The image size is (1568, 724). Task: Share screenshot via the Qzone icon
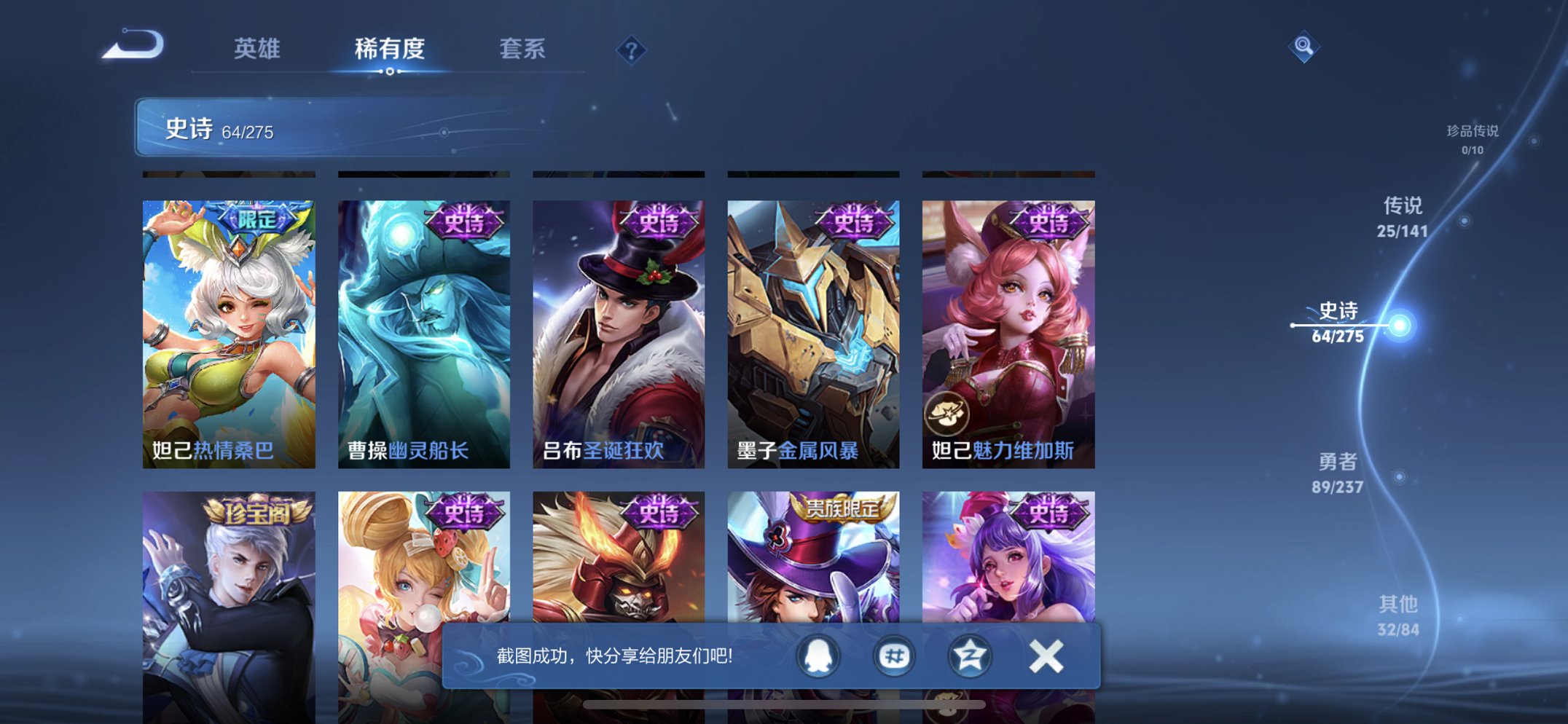coord(969,656)
